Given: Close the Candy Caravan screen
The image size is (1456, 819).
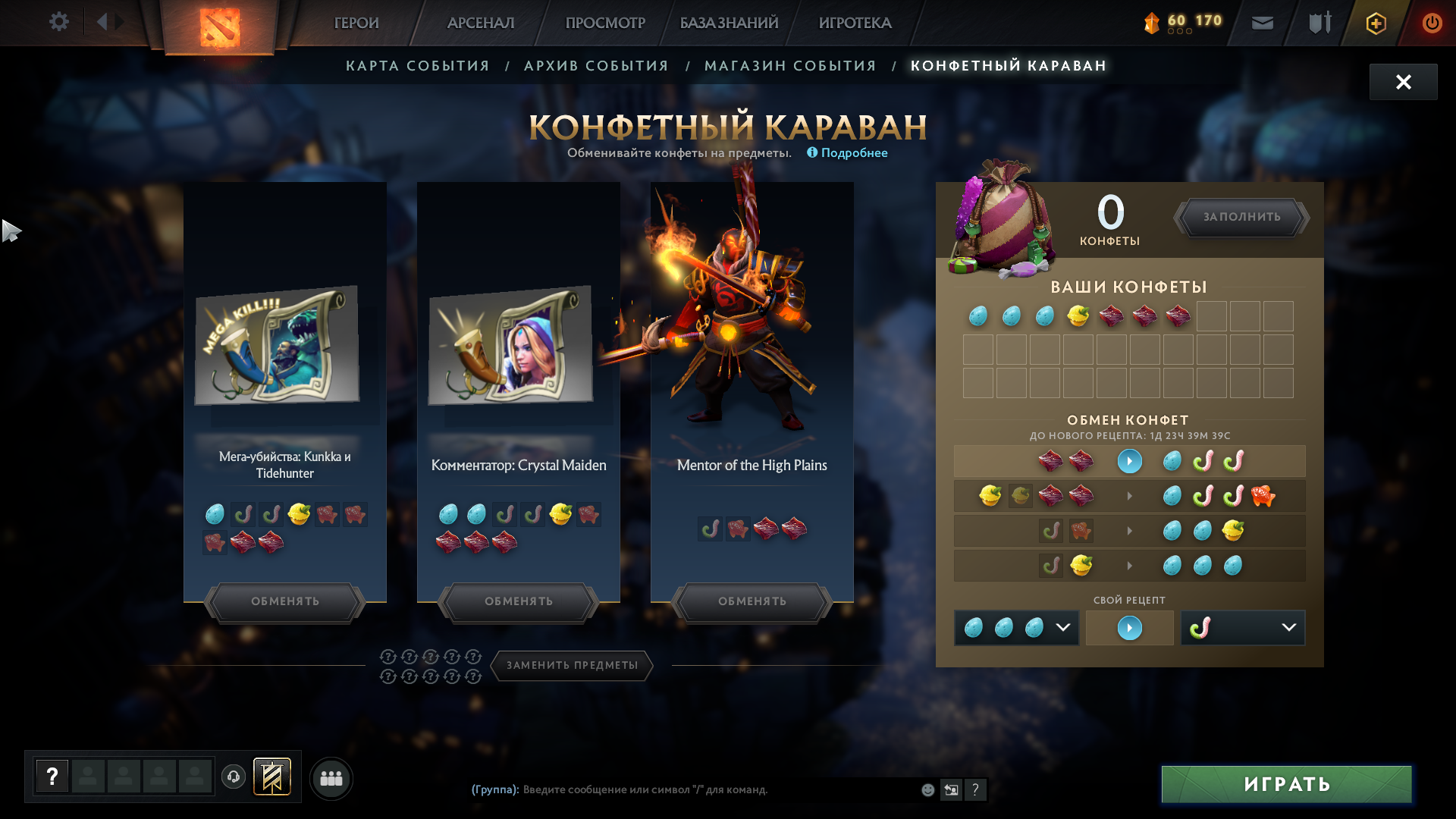Looking at the screenshot, I should (1403, 82).
